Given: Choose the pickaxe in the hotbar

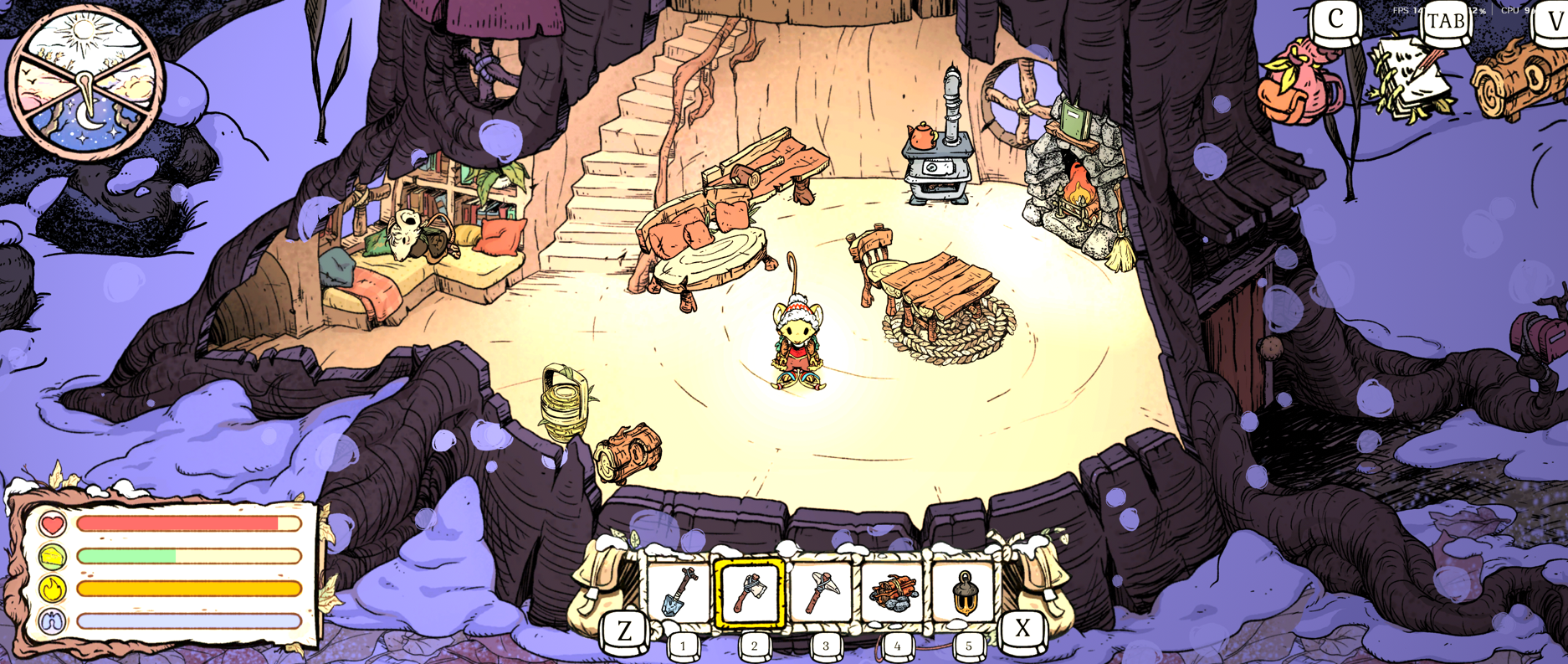Looking at the screenshot, I should [x=822, y=593].
